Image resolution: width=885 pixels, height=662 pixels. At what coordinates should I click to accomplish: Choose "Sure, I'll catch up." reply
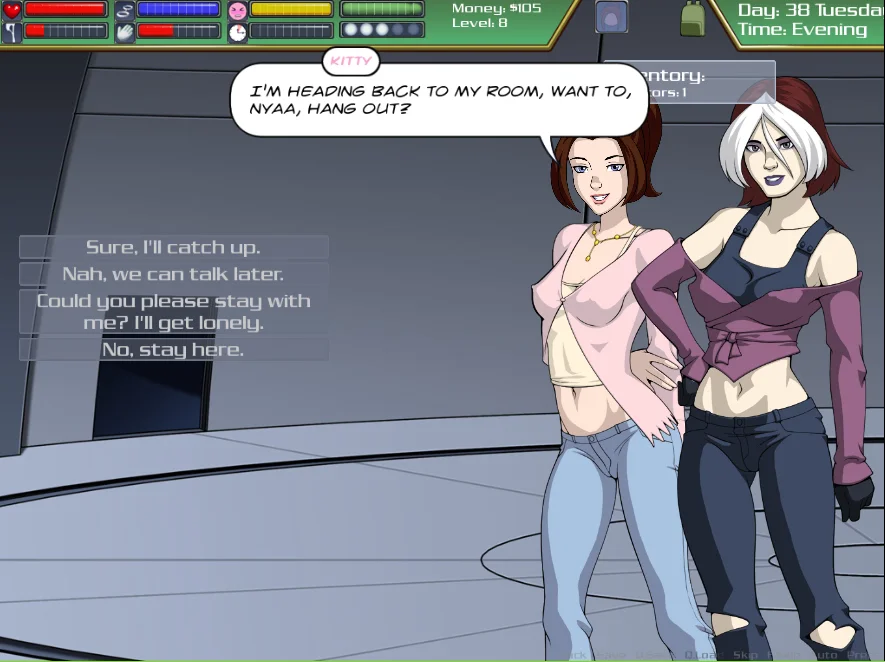tap(173, 247)
